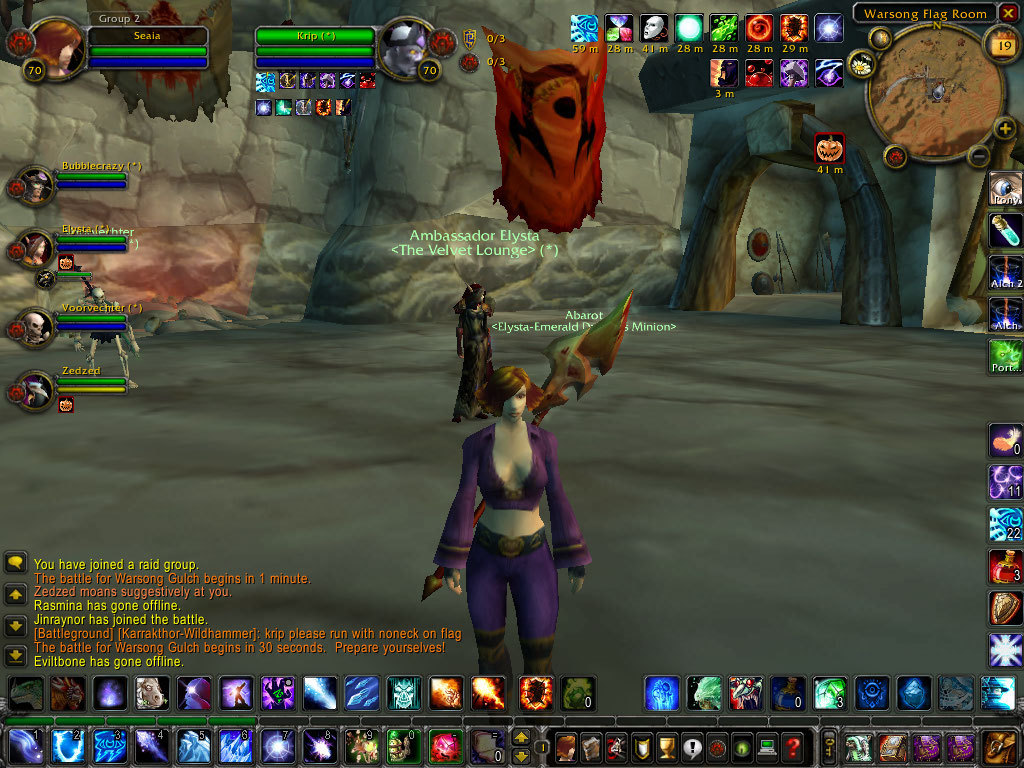Click the pumpkin buff icon with 41 m
The height and width of the screenshot is (768, 1024).
pyautogui.click(x=830, y=148)
